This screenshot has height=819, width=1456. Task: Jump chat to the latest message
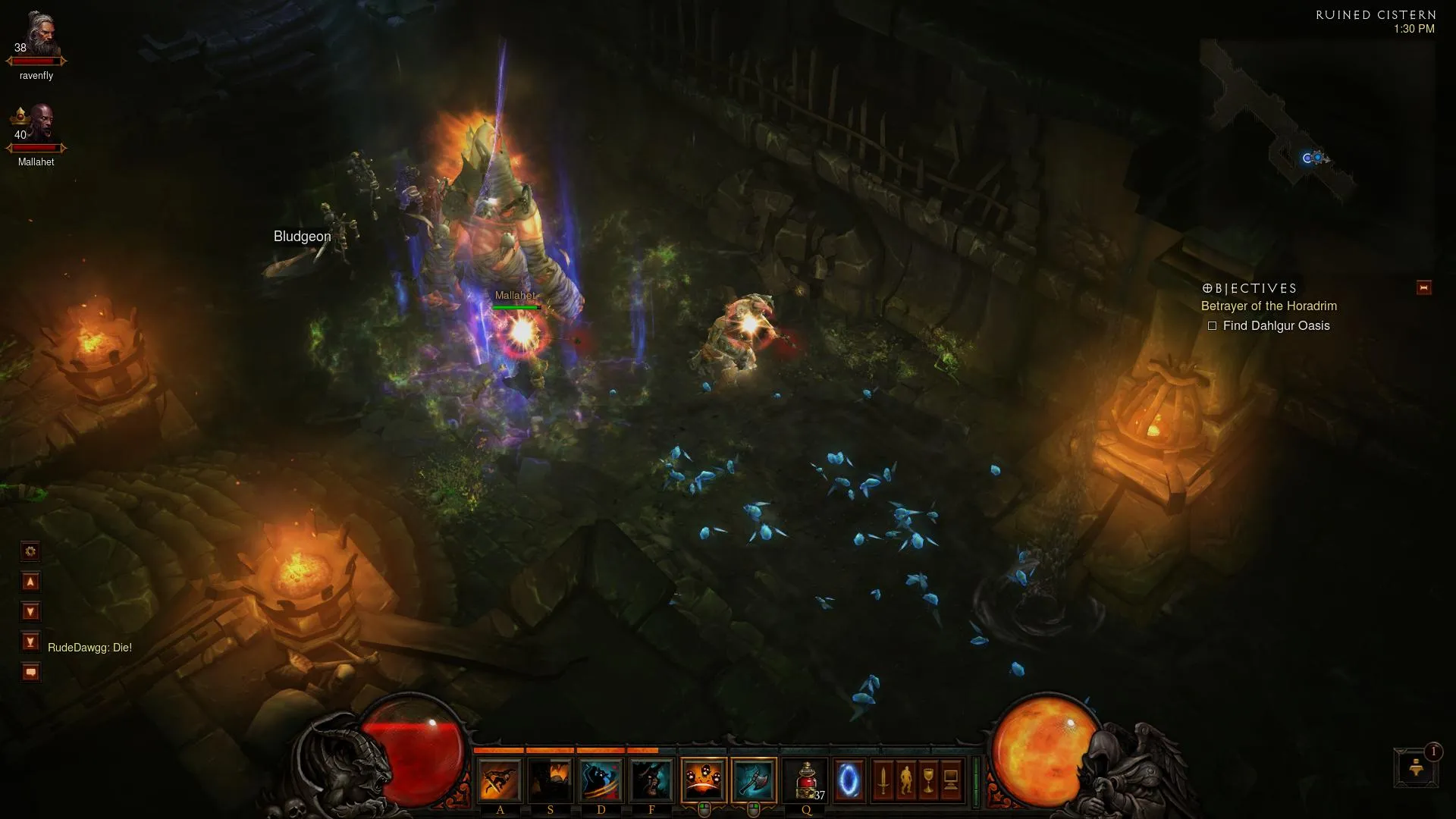30,642
